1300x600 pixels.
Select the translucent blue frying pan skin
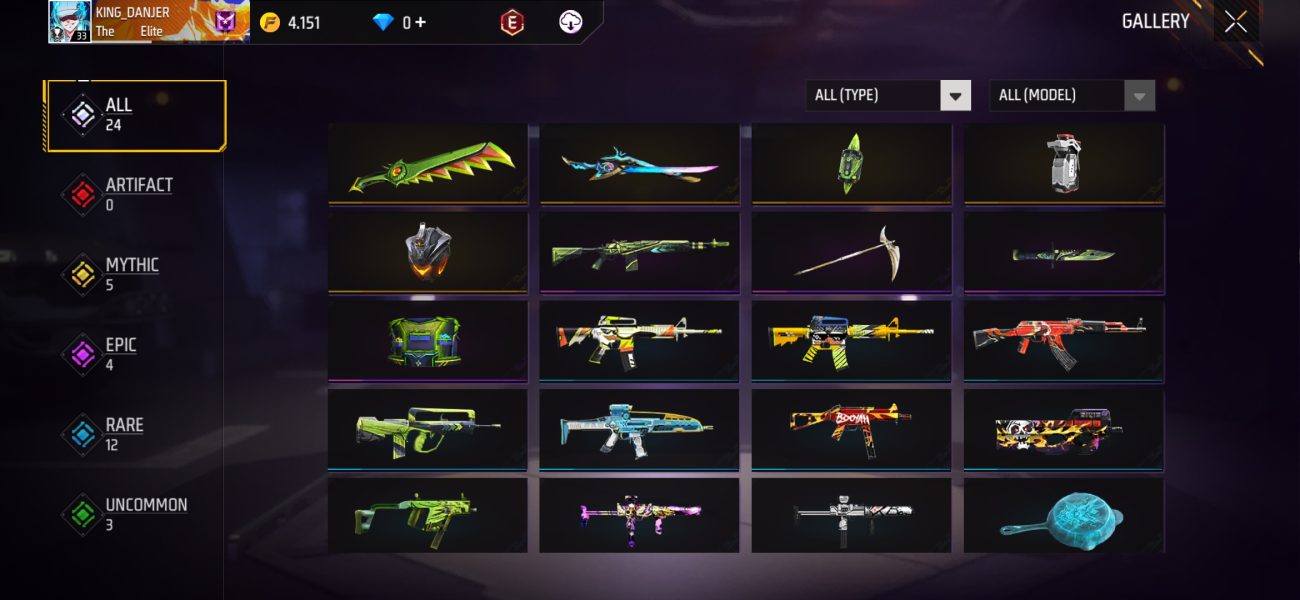1064,516
